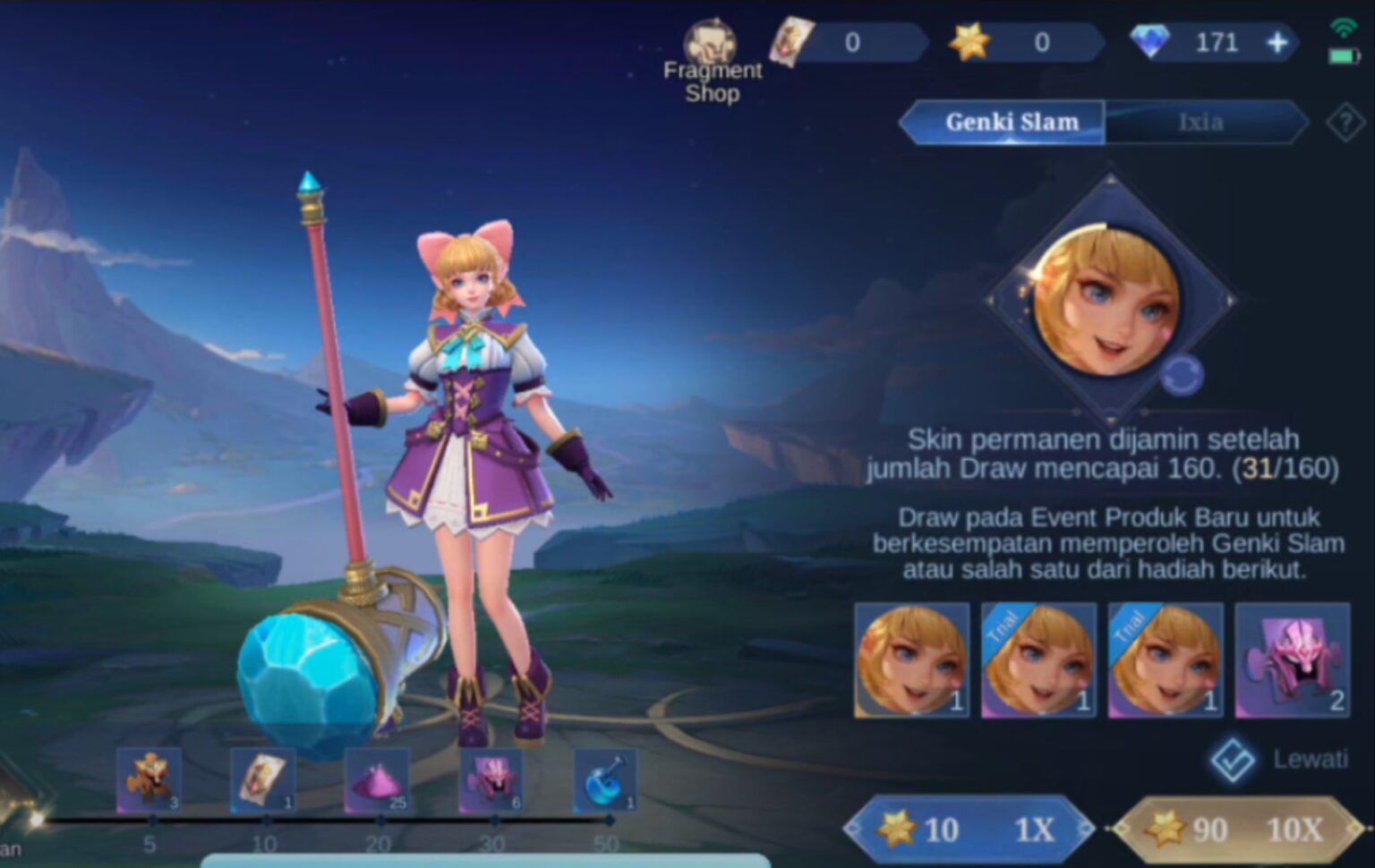Toggle the Lewati skip animation checkbox
This screenshot has width=1375, height=868.
click(1234, 757)
